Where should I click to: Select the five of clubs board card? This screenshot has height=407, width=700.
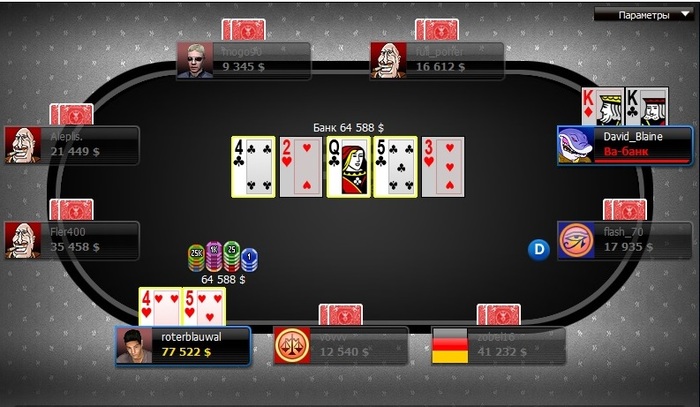[395, 167]
